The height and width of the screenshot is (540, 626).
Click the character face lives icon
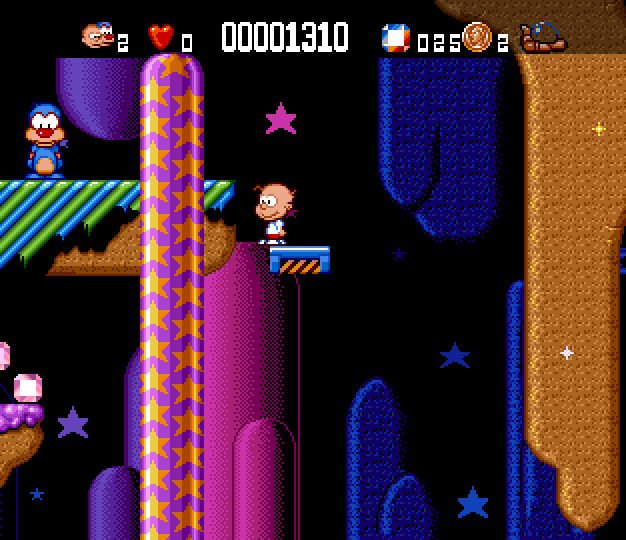click(x=97, y=37)
